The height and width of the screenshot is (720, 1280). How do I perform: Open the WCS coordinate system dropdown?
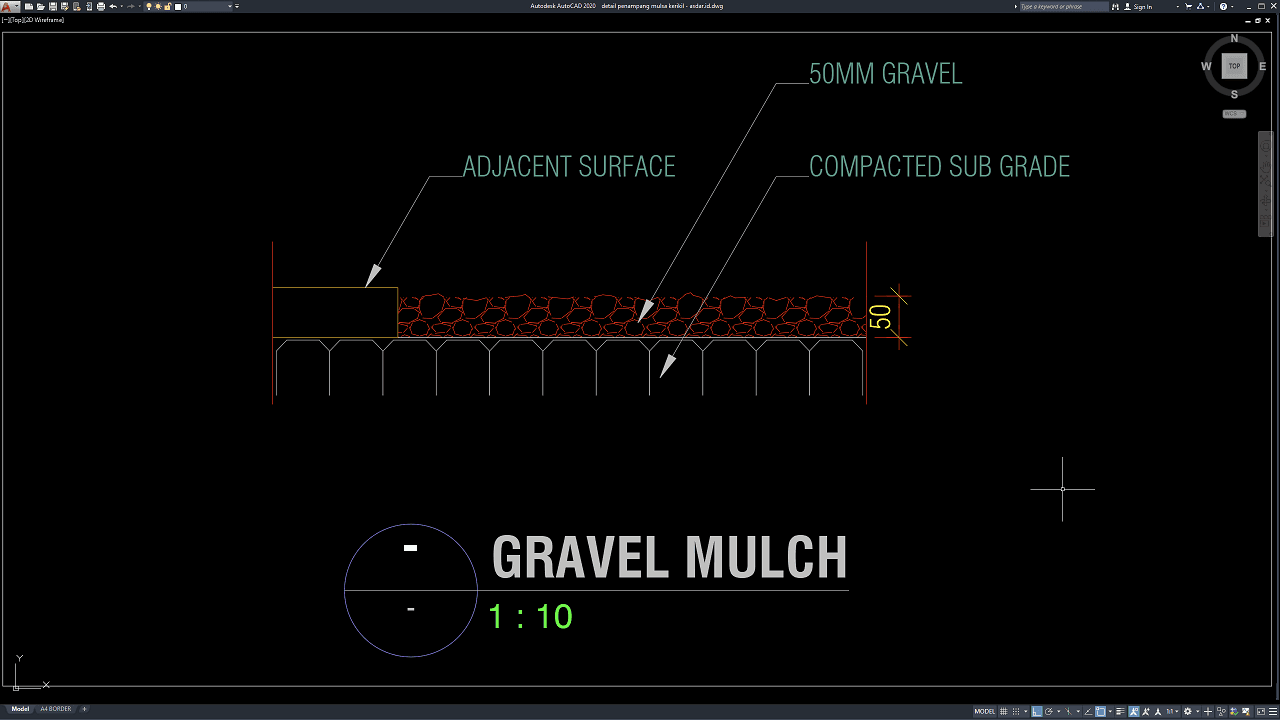pos(1234,114)
